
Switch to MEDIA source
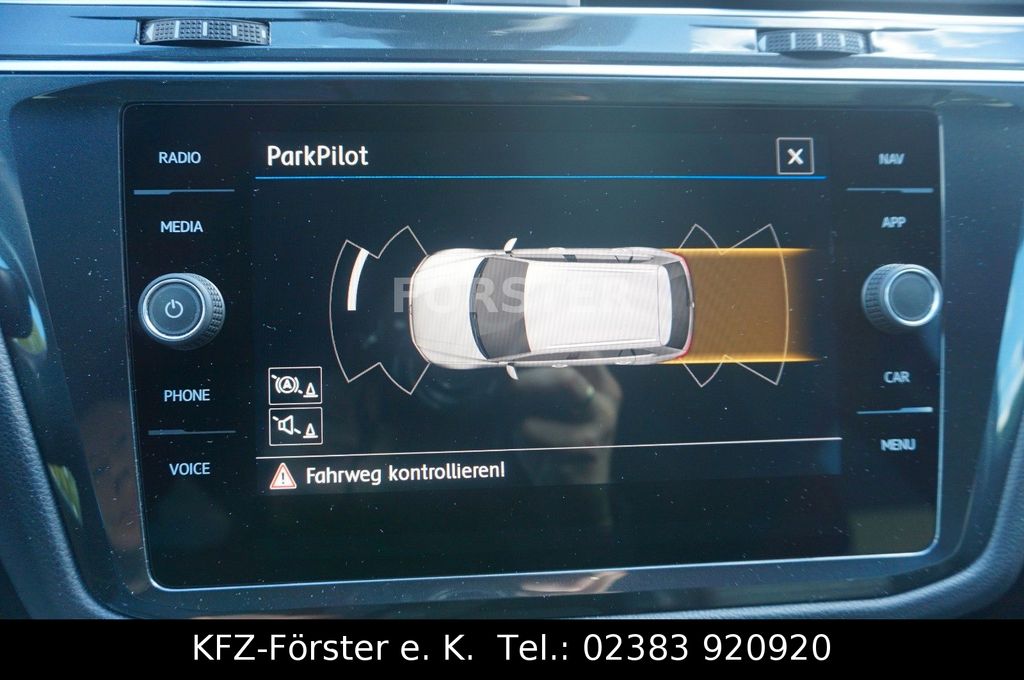(x=182, y=227)
